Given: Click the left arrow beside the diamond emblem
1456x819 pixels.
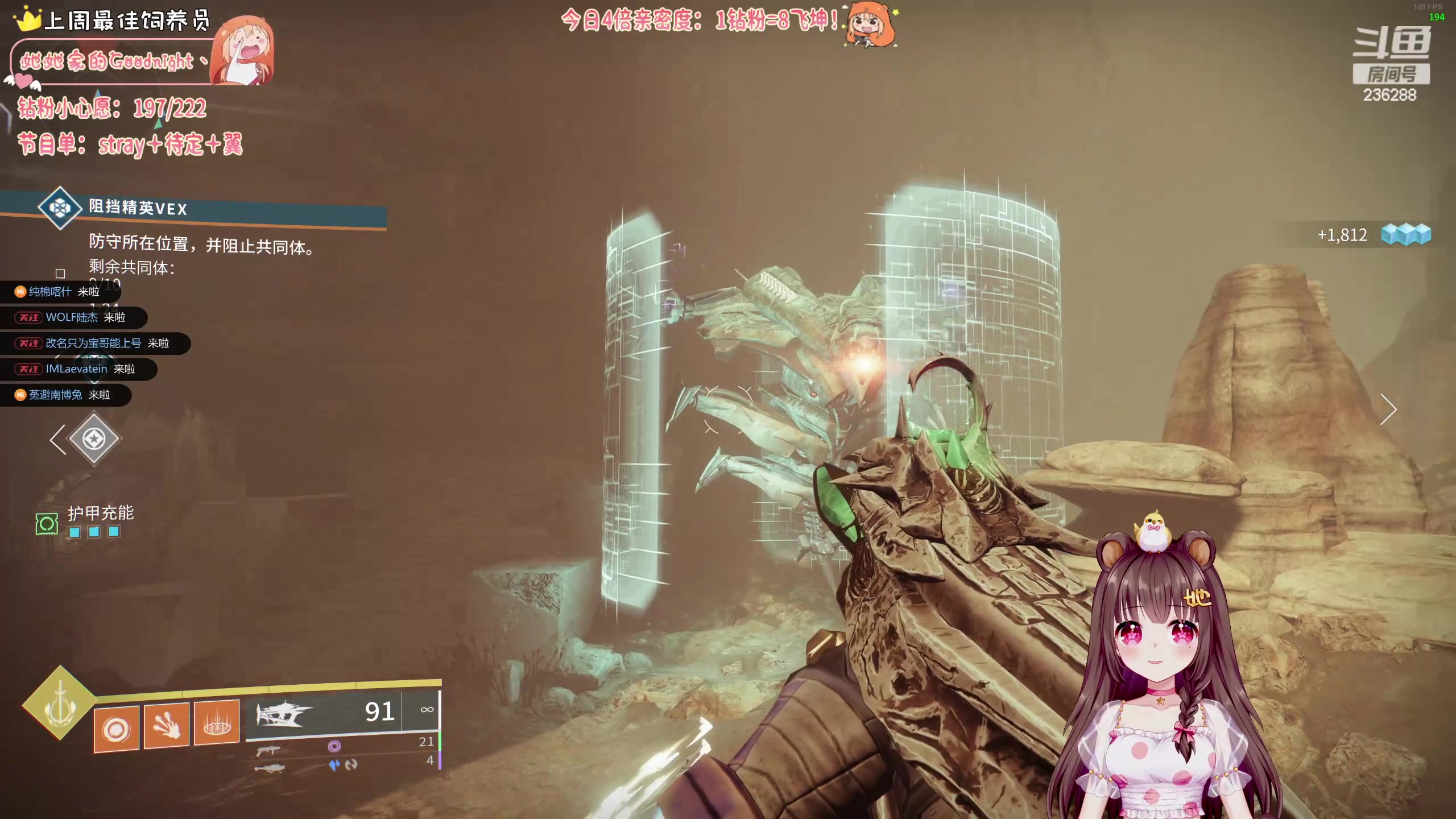Looking at the screenshot, I should pyautogui.click(x=57, y=440).
